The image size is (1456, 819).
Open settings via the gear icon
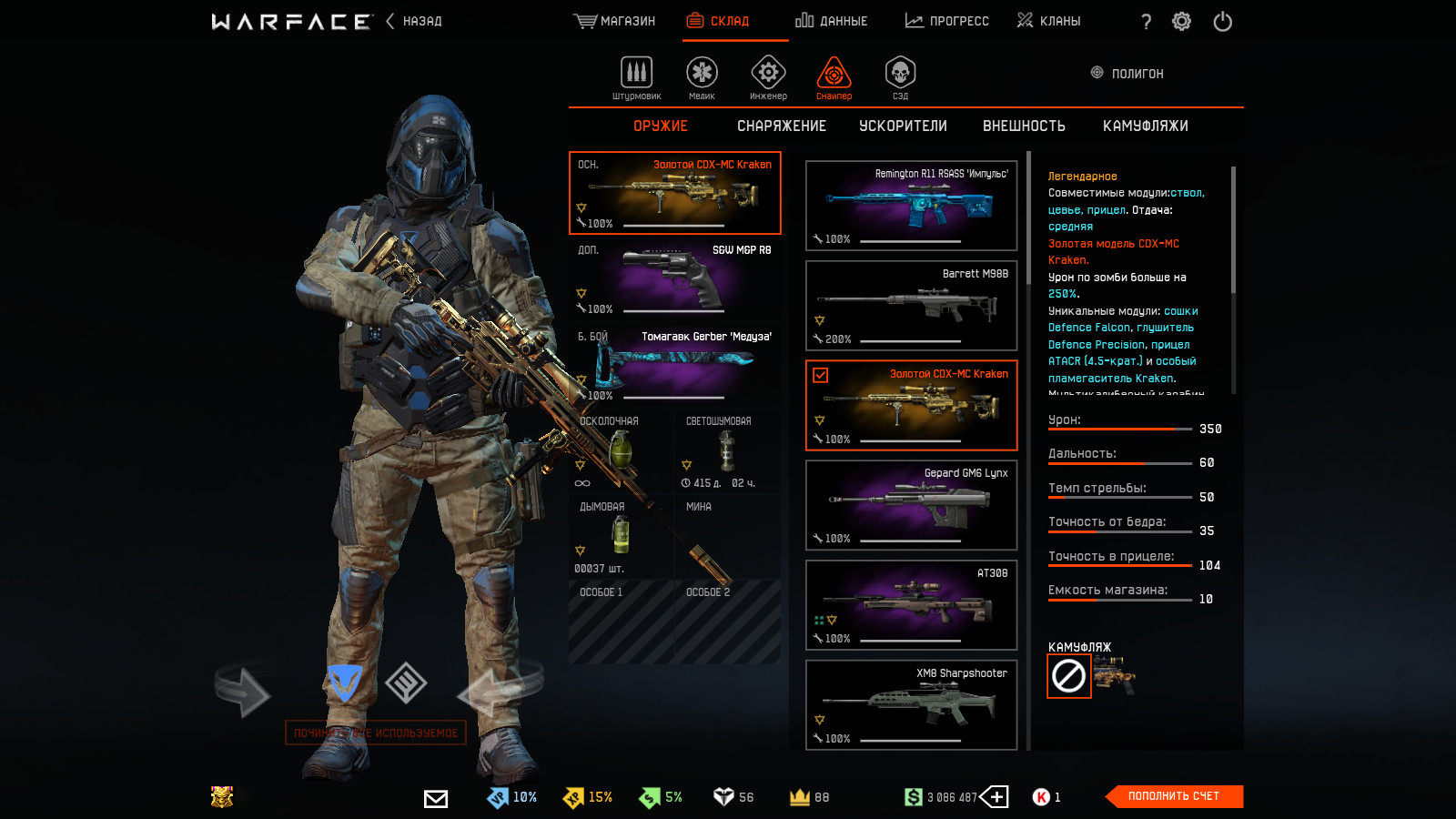click(1181, 21)
